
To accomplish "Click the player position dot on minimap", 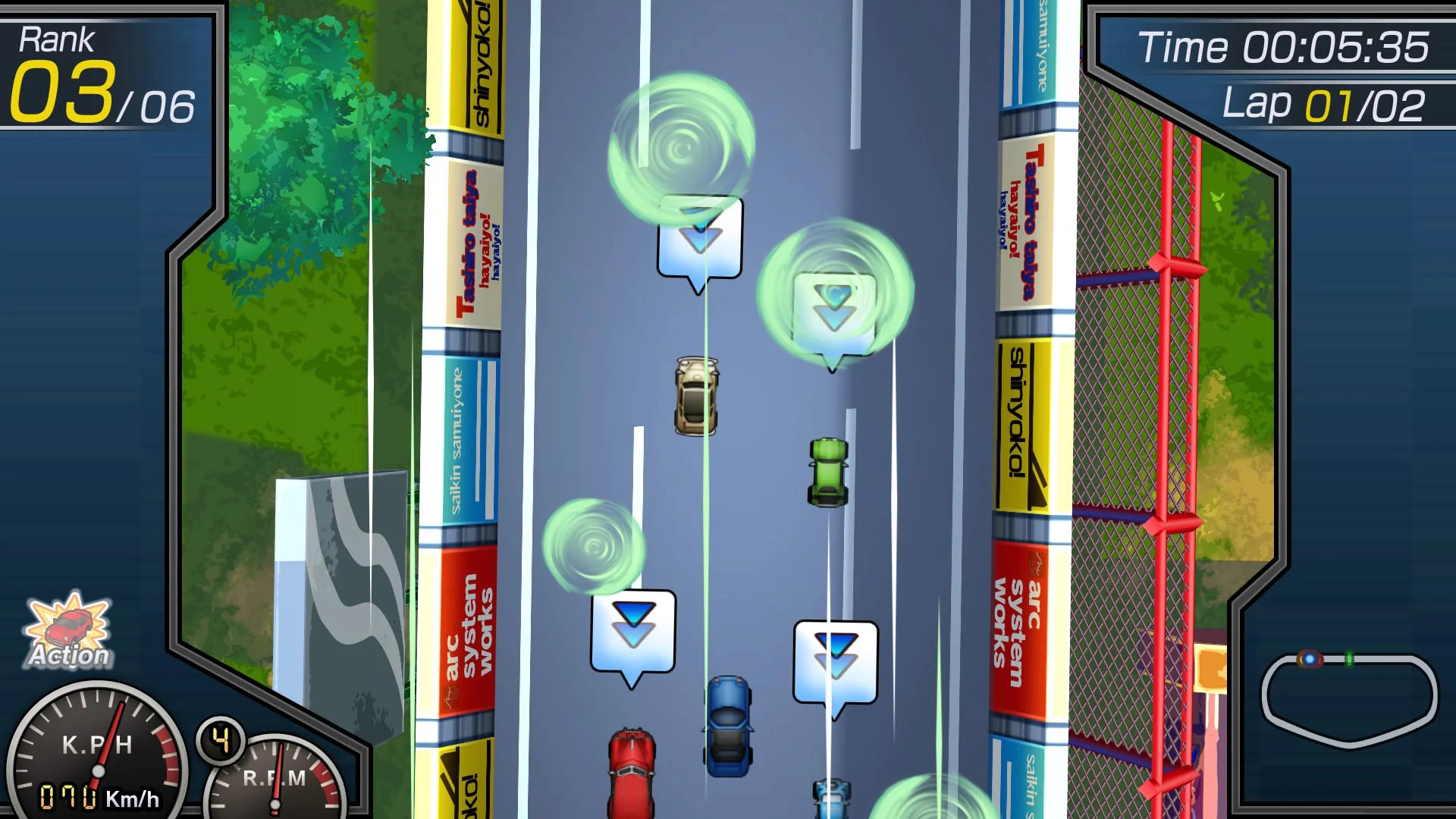I will coord(1310,659).
